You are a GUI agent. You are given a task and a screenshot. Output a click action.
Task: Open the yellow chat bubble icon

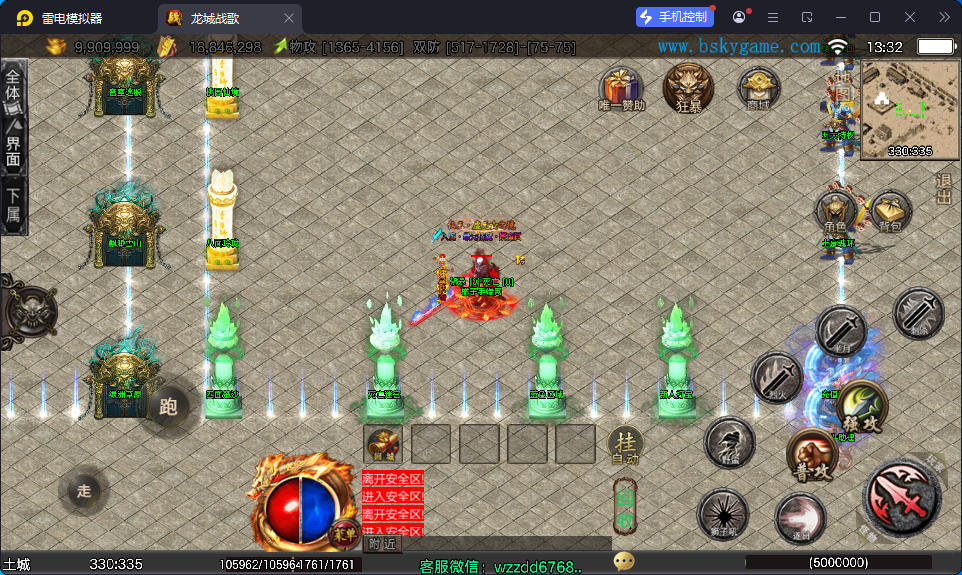pyautogui.click(x=624, y=563)
